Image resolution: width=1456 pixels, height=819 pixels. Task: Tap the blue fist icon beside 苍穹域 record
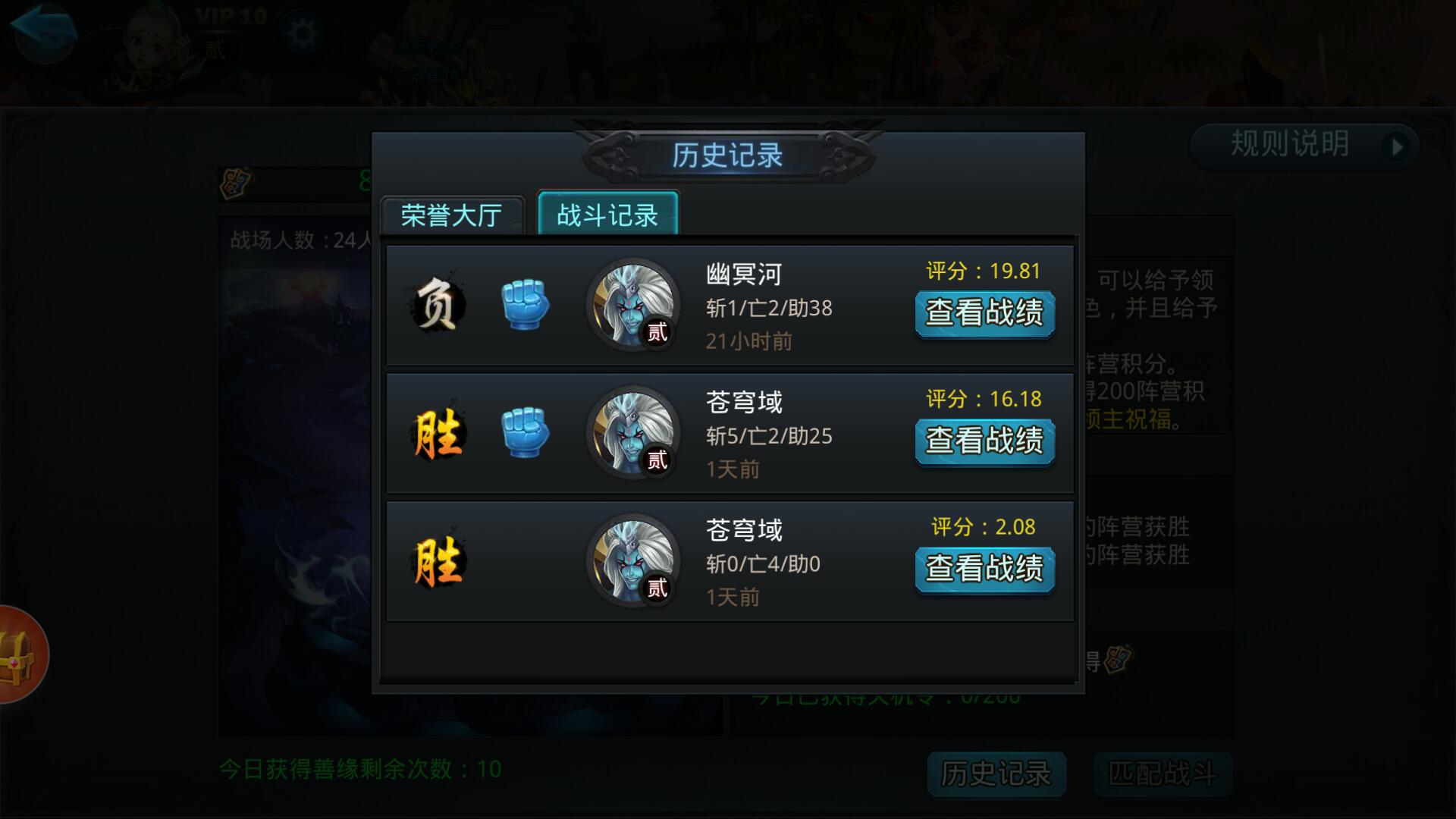[526, 432]
